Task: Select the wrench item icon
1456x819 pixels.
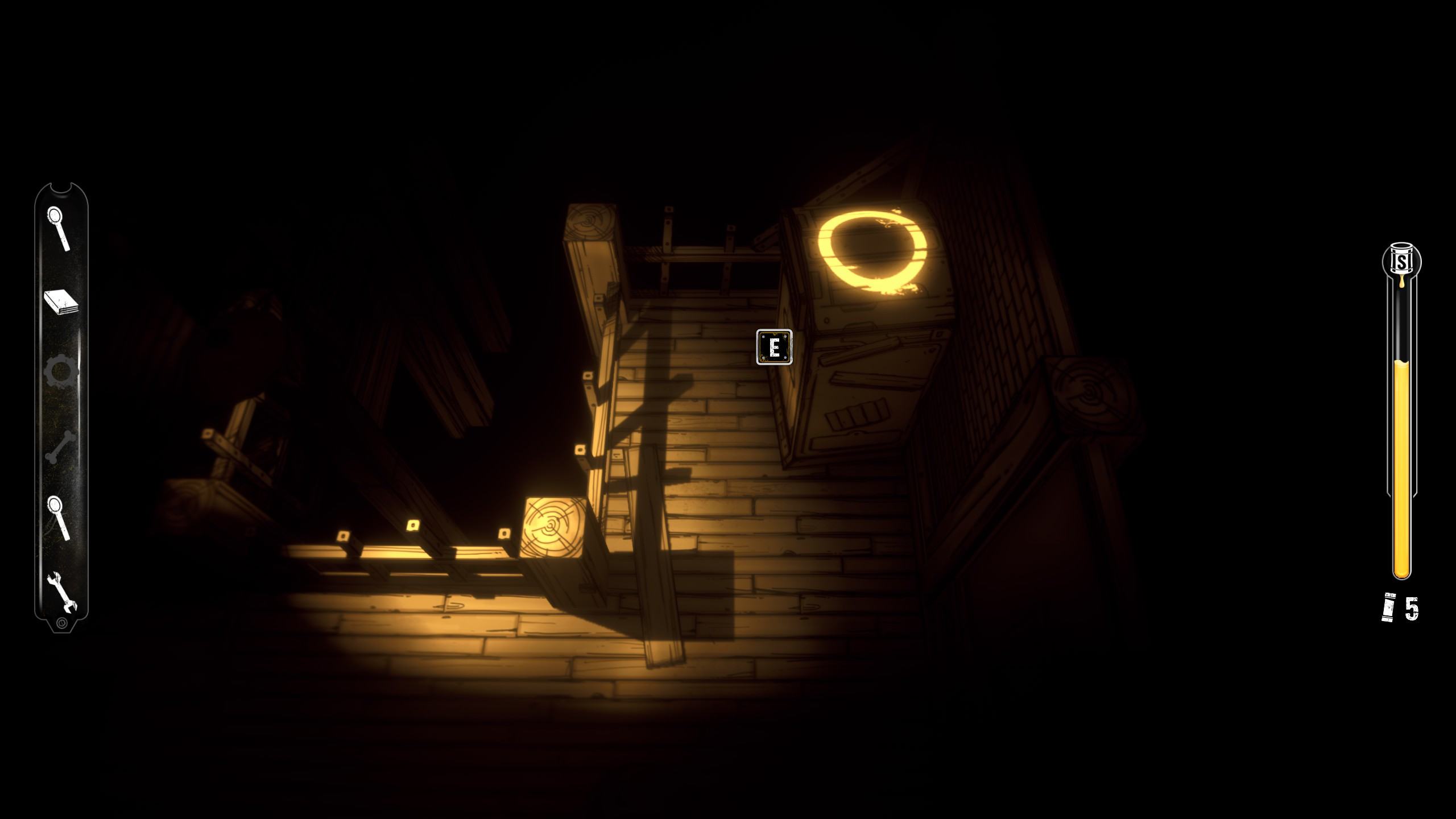Action: coord(62,592)
